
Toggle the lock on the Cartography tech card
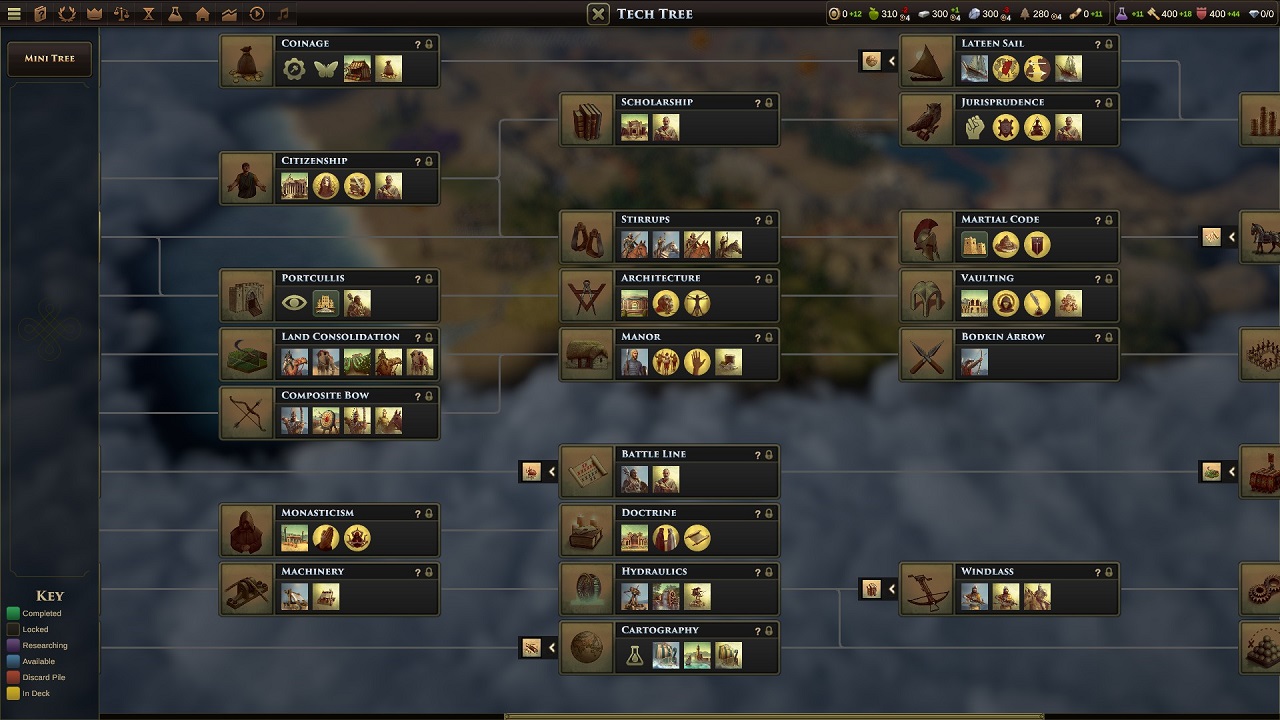click(x=768, y=630)
